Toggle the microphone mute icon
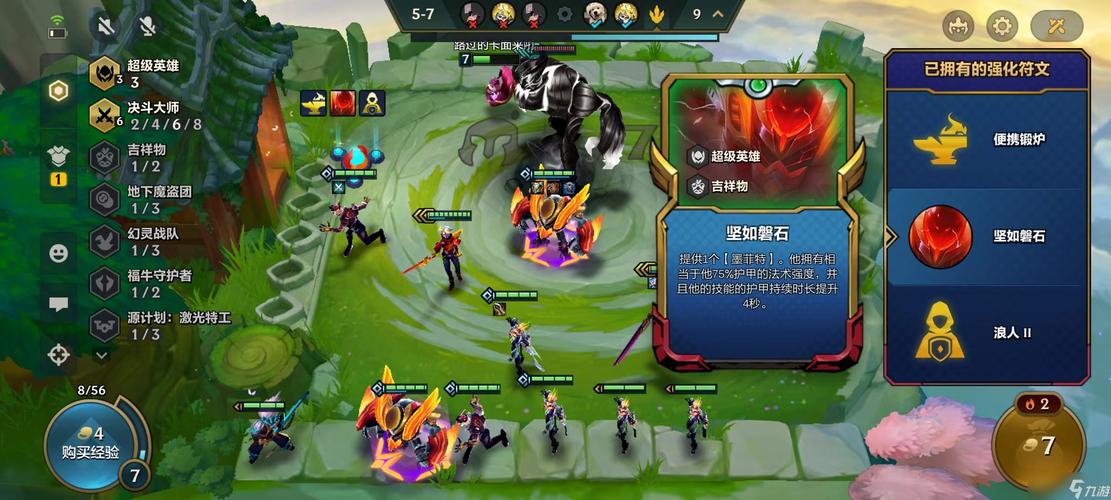The height and width of the screenshot is (500, 1111). click(148, 27)
